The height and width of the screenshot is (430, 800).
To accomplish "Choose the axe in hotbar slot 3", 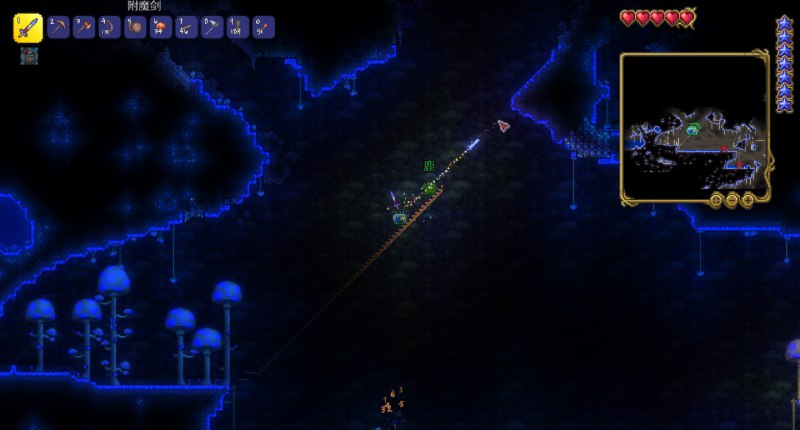I will click(84, 28).
